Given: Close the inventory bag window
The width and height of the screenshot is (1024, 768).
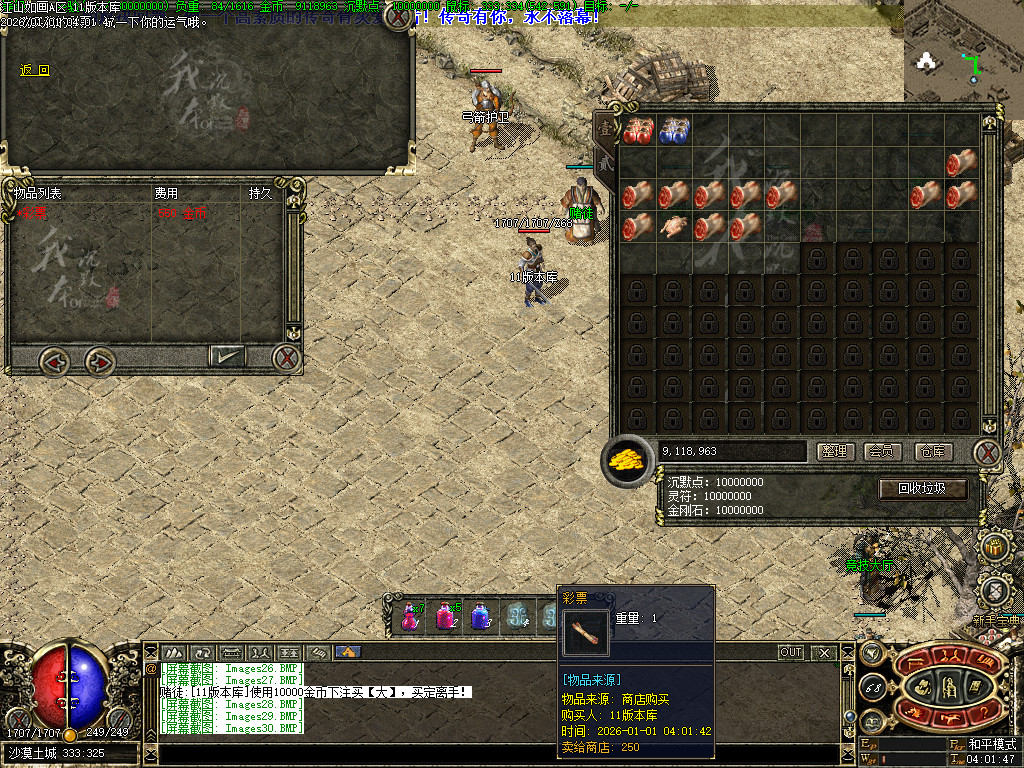Looking at the screenshot, I should [x=987, y=453].
